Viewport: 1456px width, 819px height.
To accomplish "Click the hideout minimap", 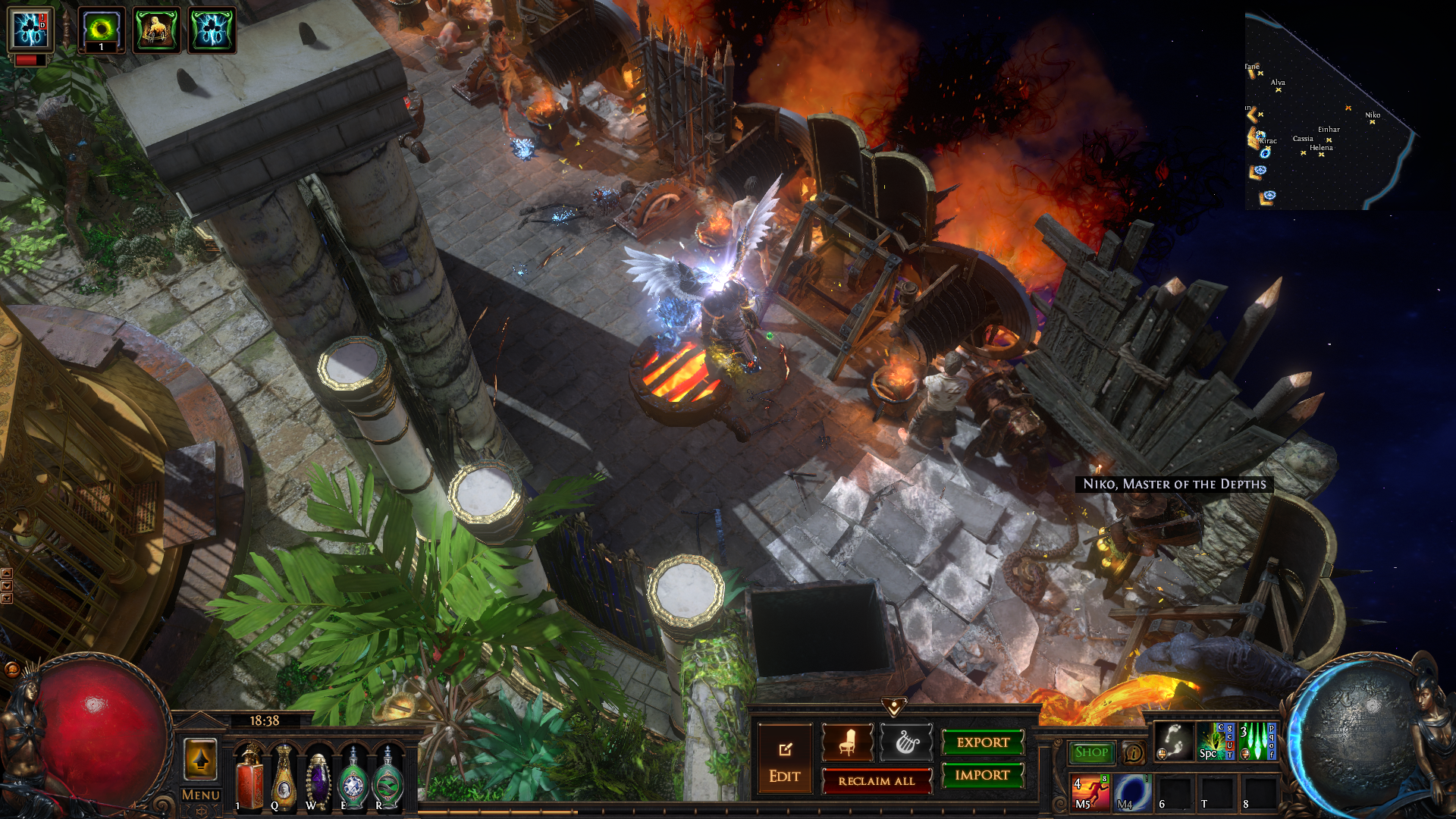I will 1327,114.
